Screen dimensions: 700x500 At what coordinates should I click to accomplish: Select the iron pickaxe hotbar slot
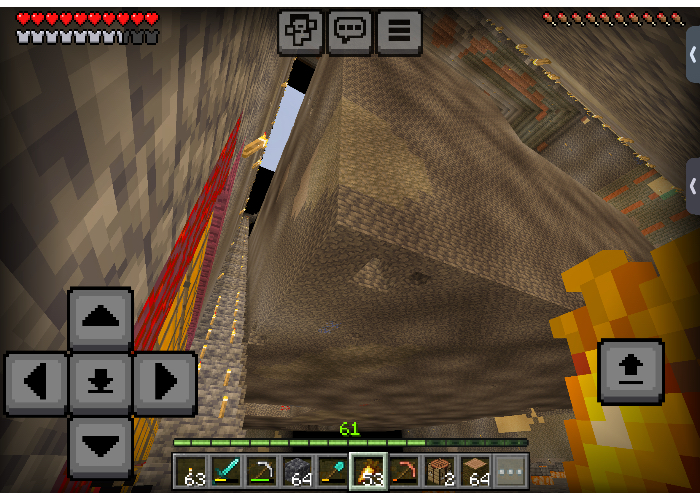[x=262, y=471]
